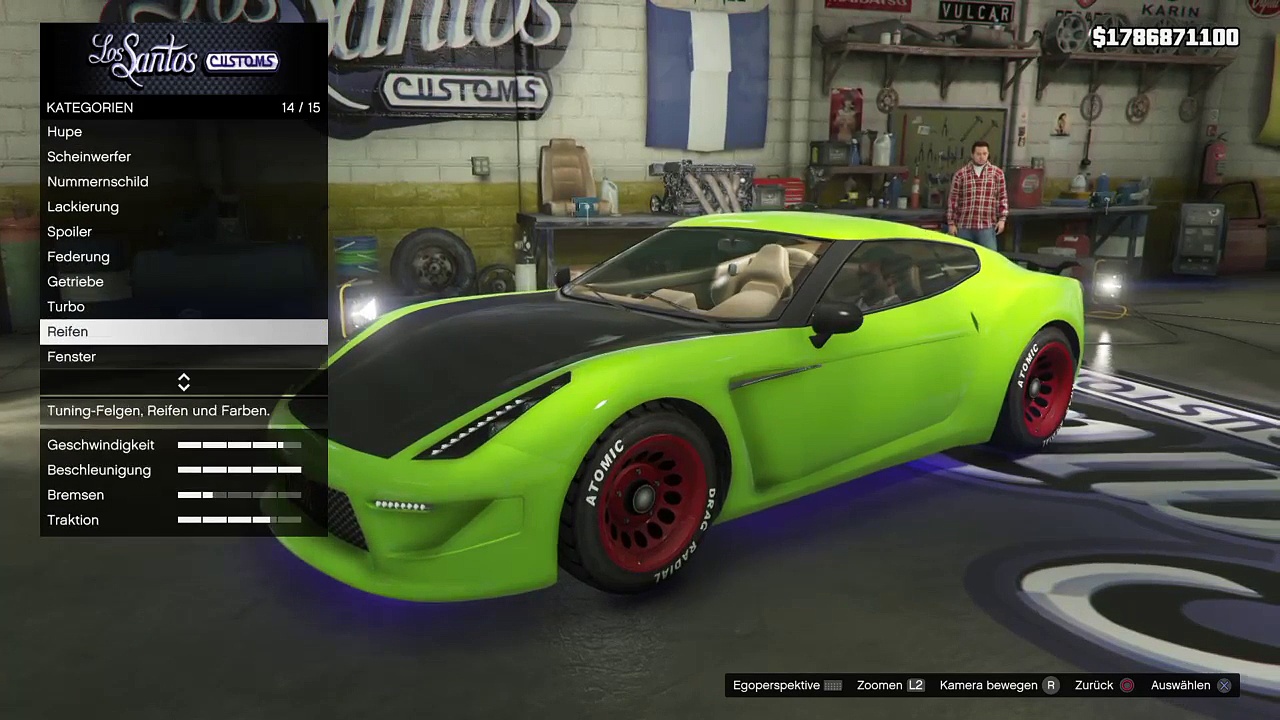Viewport: 1280px width, 720px height.
Task: Open the Federung suspension options
Action: pyautogui.click(x=78, y=257)
